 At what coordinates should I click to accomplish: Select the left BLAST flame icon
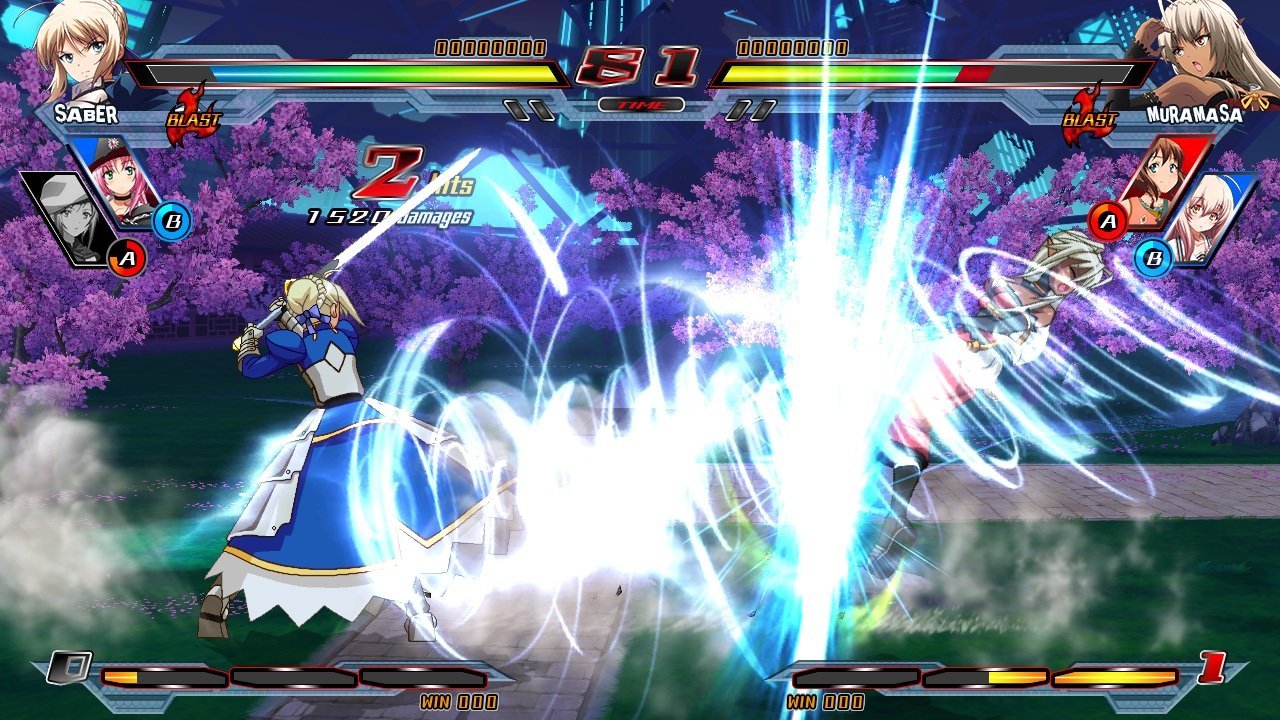click(195, 117)
